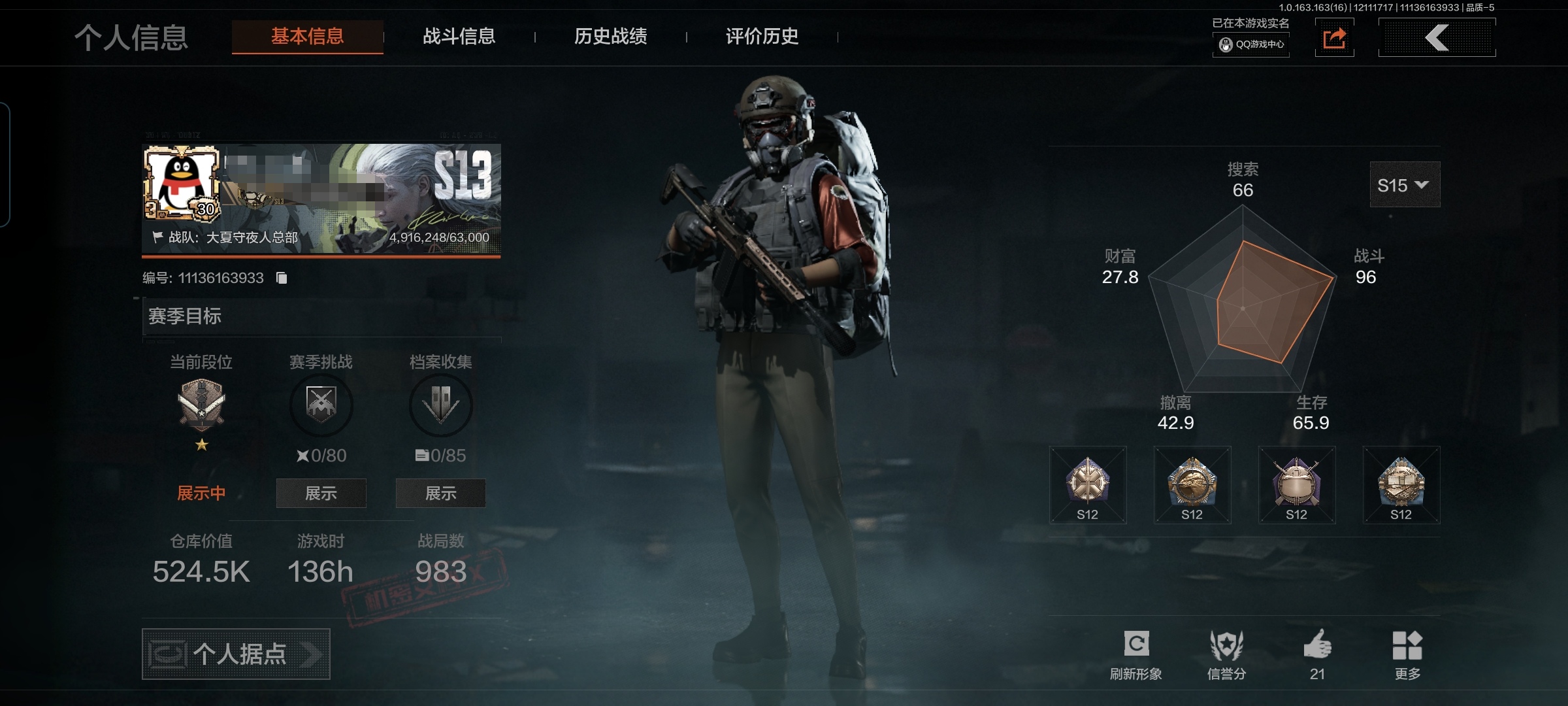The width and height of the screenshot is (1568, 706).
Task: Show the 赛季挑战 badge
Action: [x=321, y=493]
